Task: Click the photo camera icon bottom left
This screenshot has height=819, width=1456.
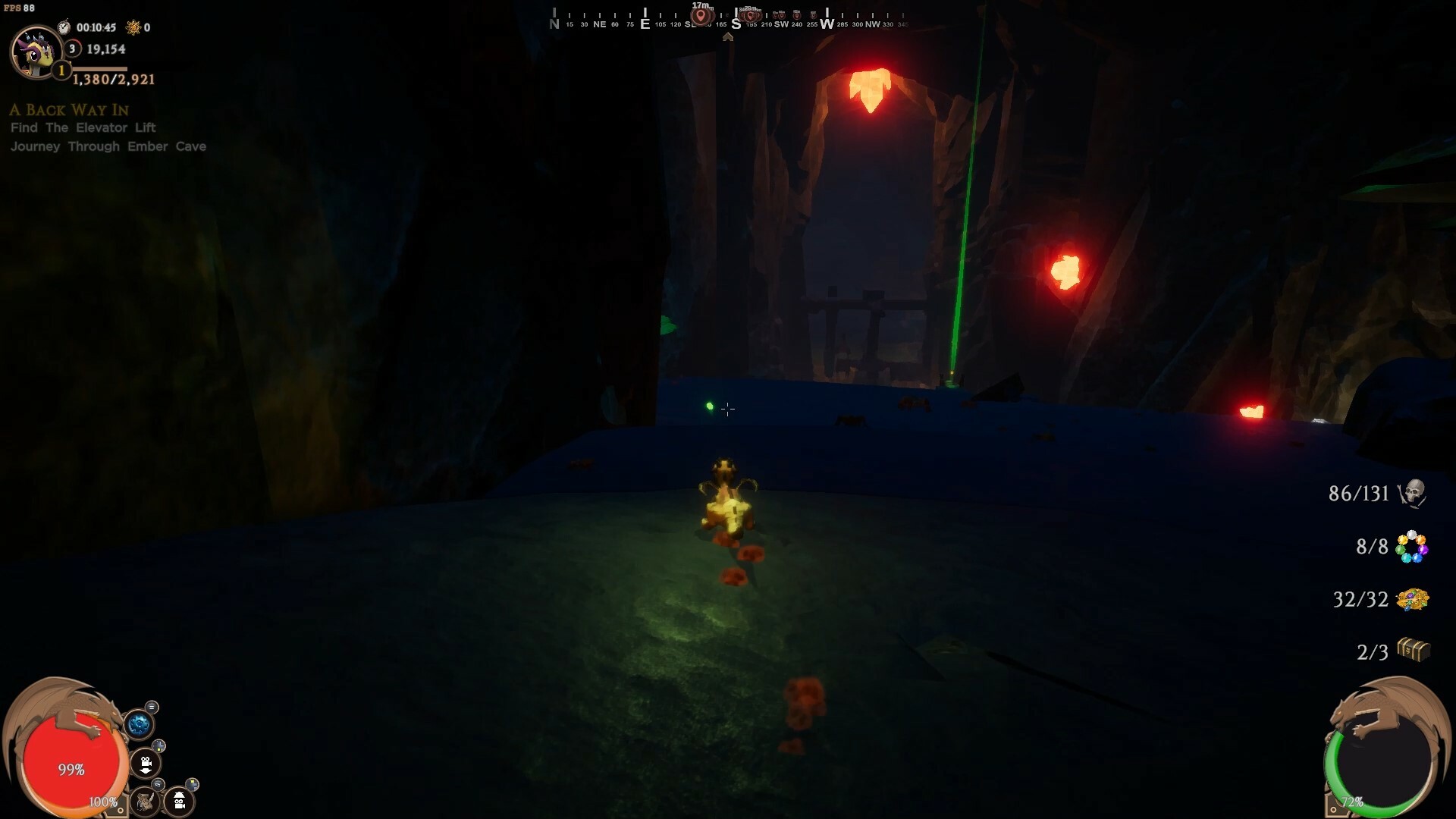Action: click(x=178, y=801)
